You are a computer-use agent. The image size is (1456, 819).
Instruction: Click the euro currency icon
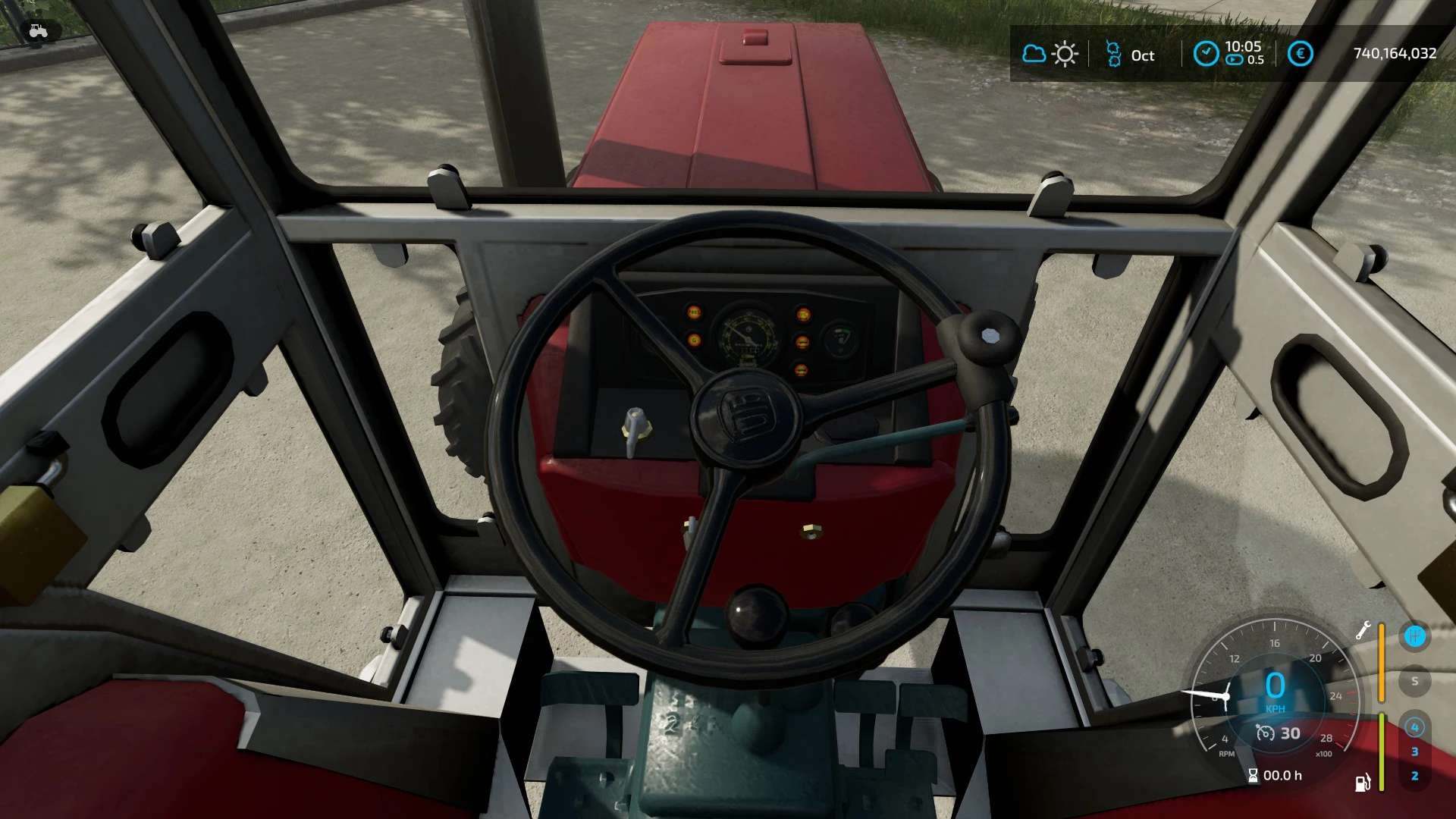coord(1300,54)
